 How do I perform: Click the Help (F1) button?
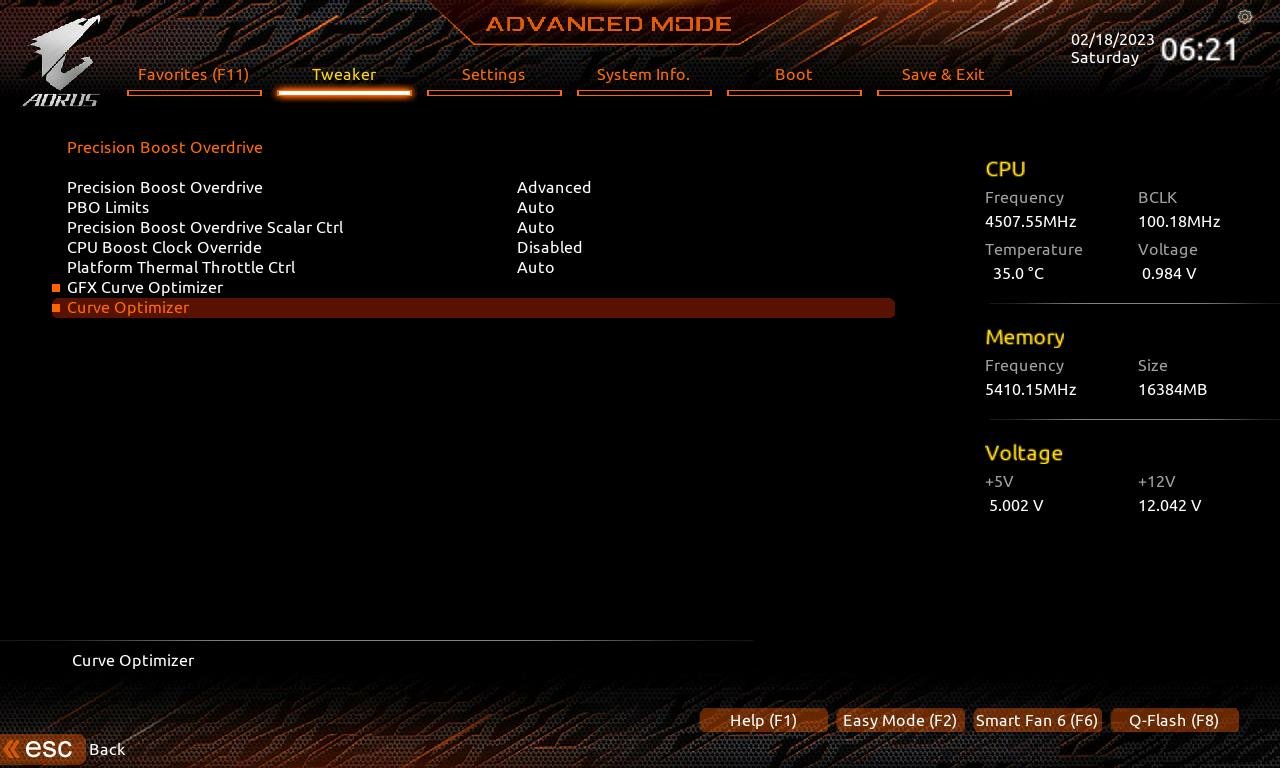763,720
